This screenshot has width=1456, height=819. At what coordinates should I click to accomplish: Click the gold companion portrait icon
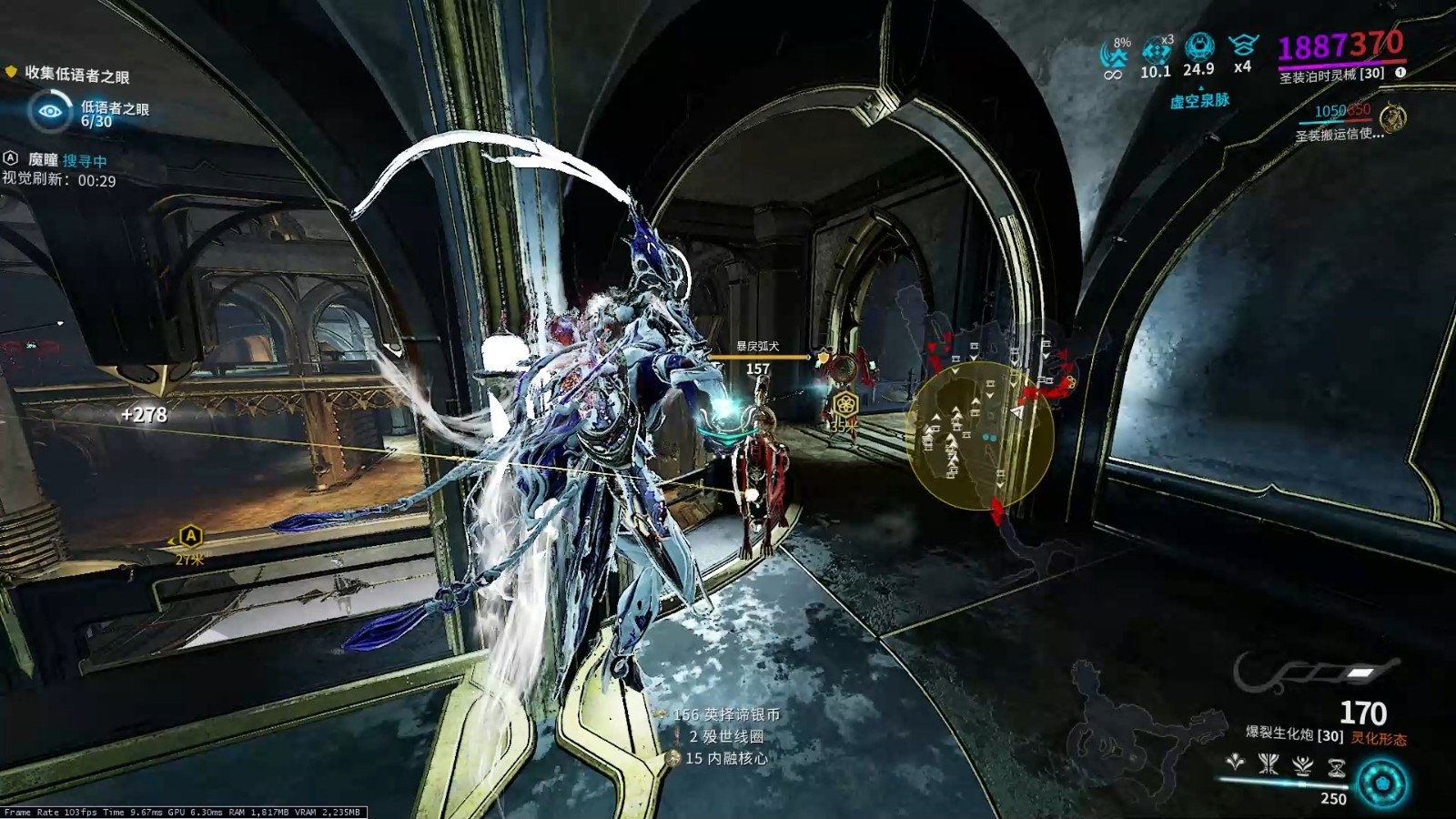pyautogui.click(x=1392, y=118)
